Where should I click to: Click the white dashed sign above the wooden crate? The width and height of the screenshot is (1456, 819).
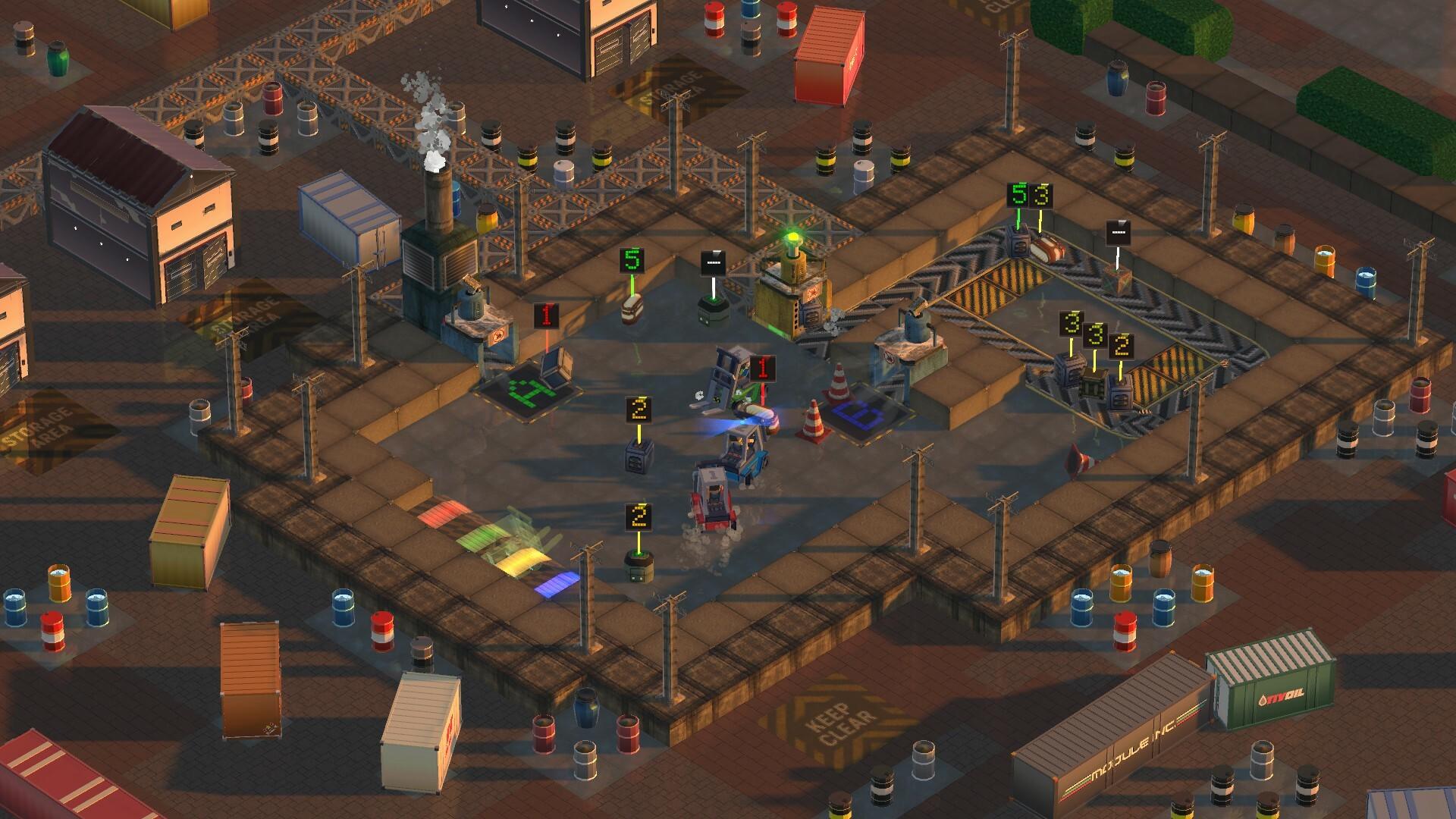(x=1118, y=232)
